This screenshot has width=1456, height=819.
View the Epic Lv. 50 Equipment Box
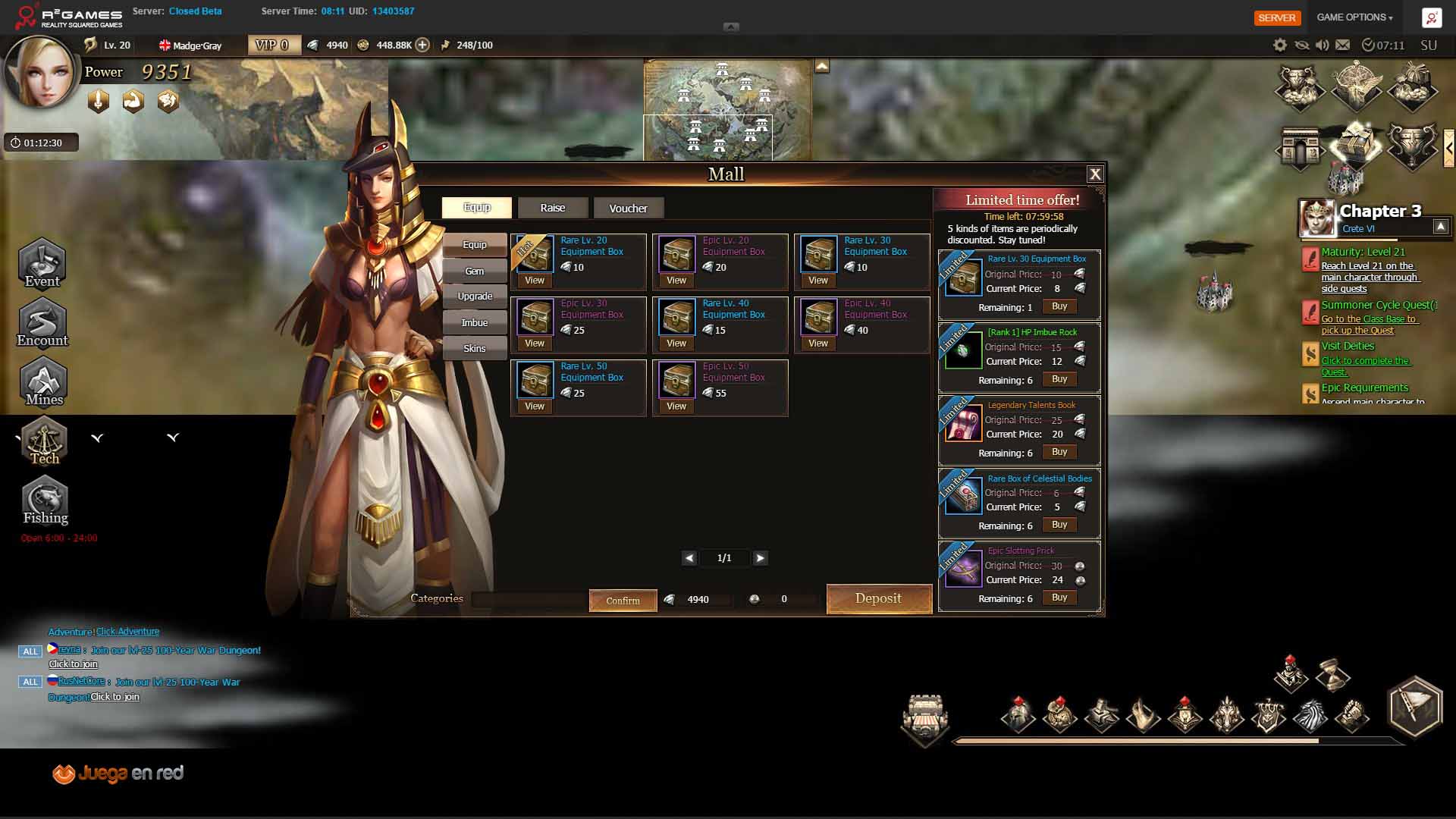click(676, 406)
